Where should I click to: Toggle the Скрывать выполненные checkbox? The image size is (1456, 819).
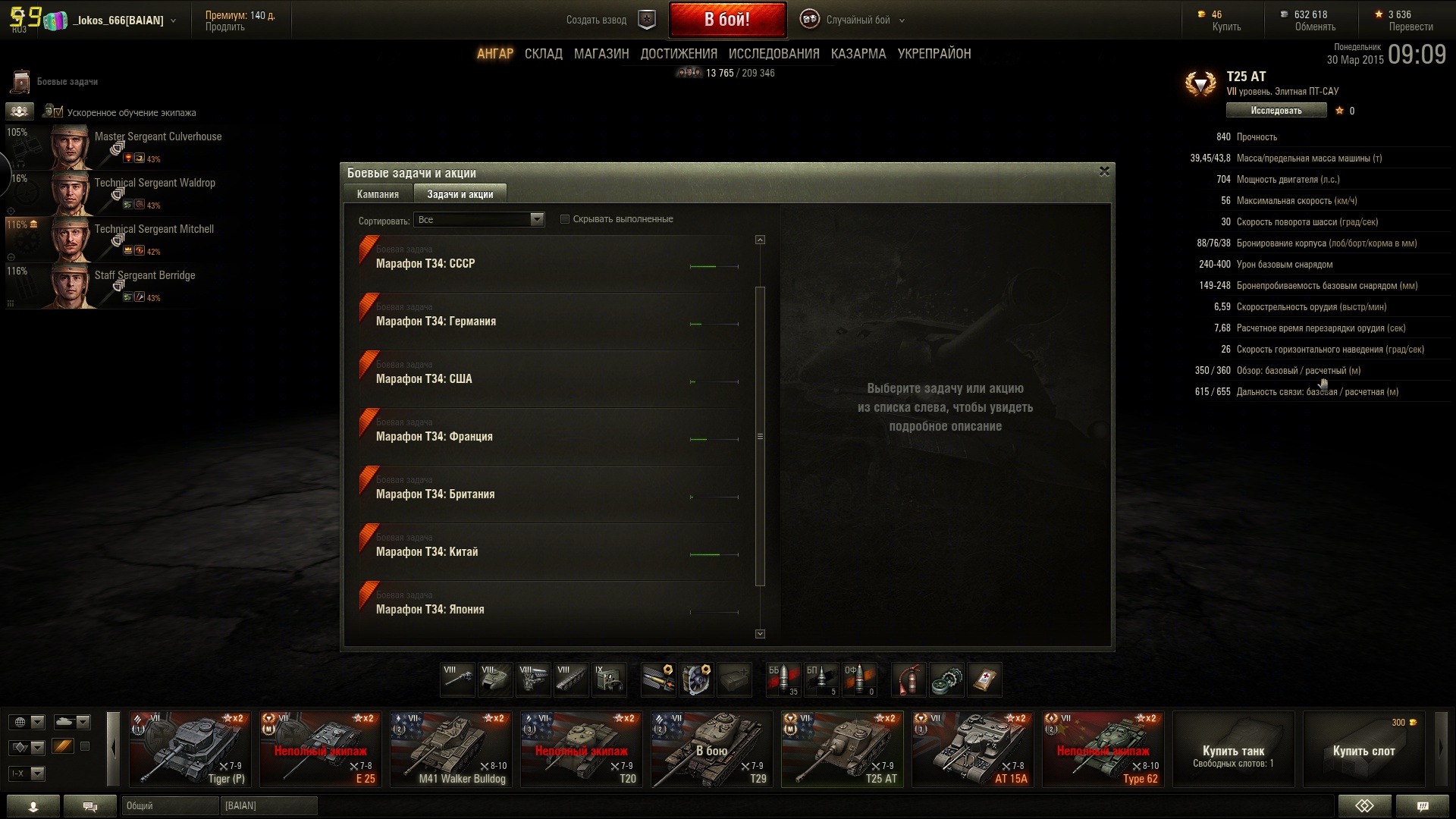coord(565,219)
